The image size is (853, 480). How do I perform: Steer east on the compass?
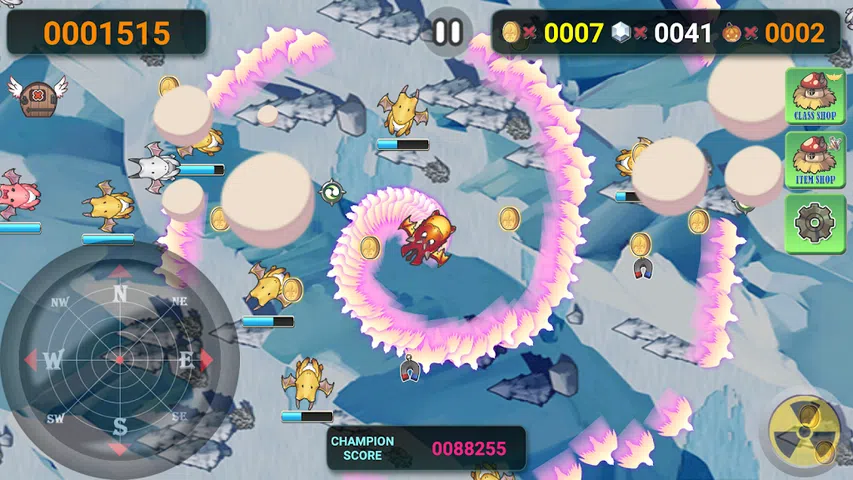point(187,359)
